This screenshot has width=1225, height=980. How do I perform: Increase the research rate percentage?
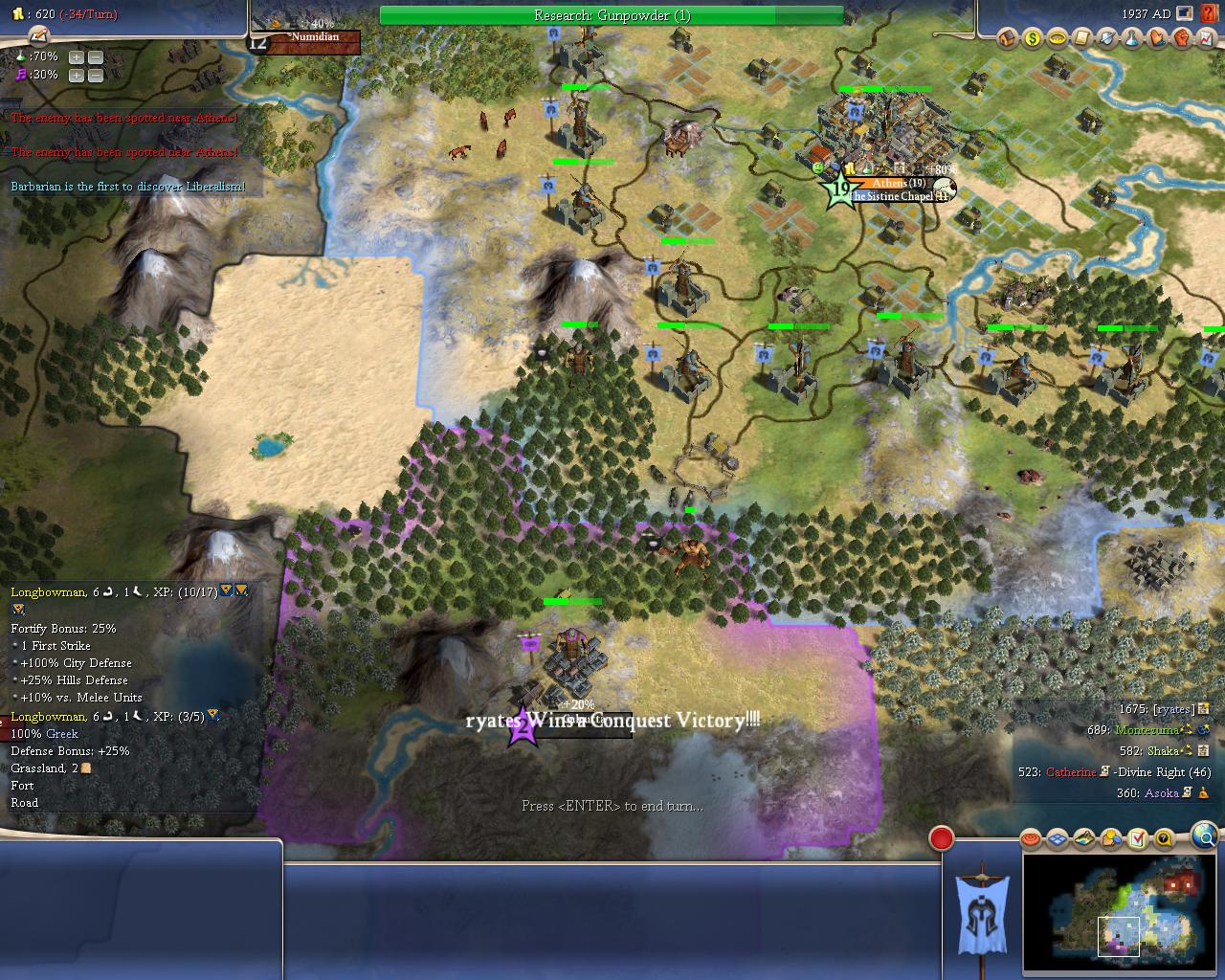click(77, 56)
